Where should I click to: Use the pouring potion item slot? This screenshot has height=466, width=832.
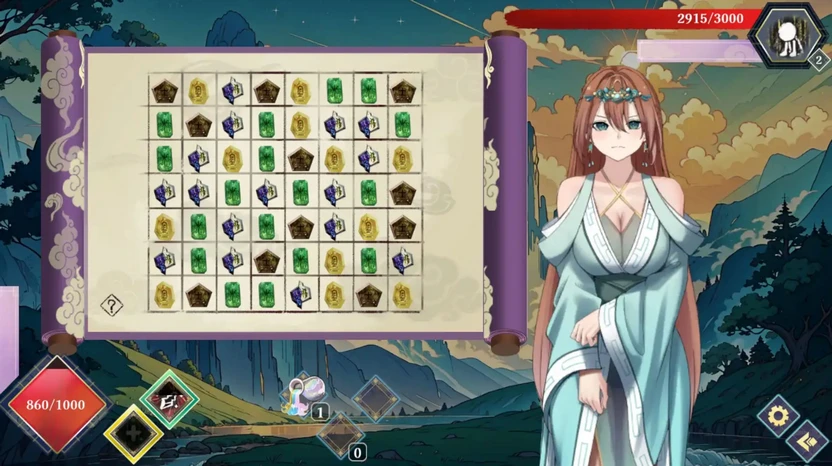pyautogui.click(x=305, y=394)
